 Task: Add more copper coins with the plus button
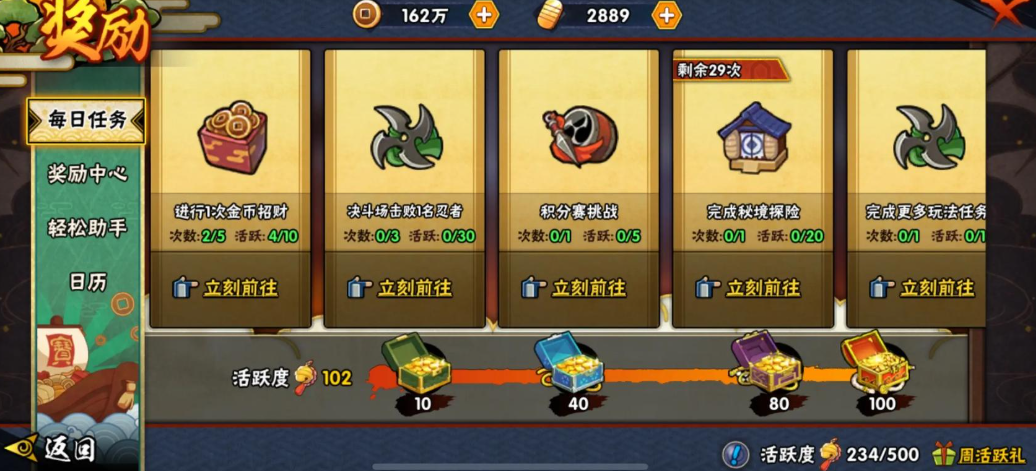pos(483,15)
